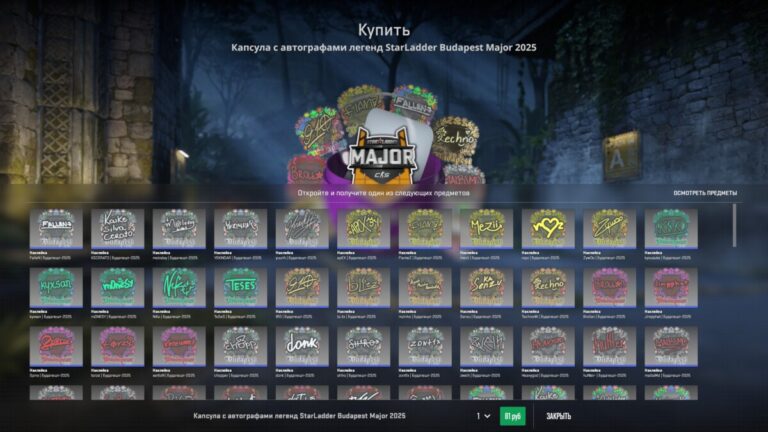Open ОСМОТРЕТЬ ПРЕДМЕТЫ to inspect items

(705, 193)
